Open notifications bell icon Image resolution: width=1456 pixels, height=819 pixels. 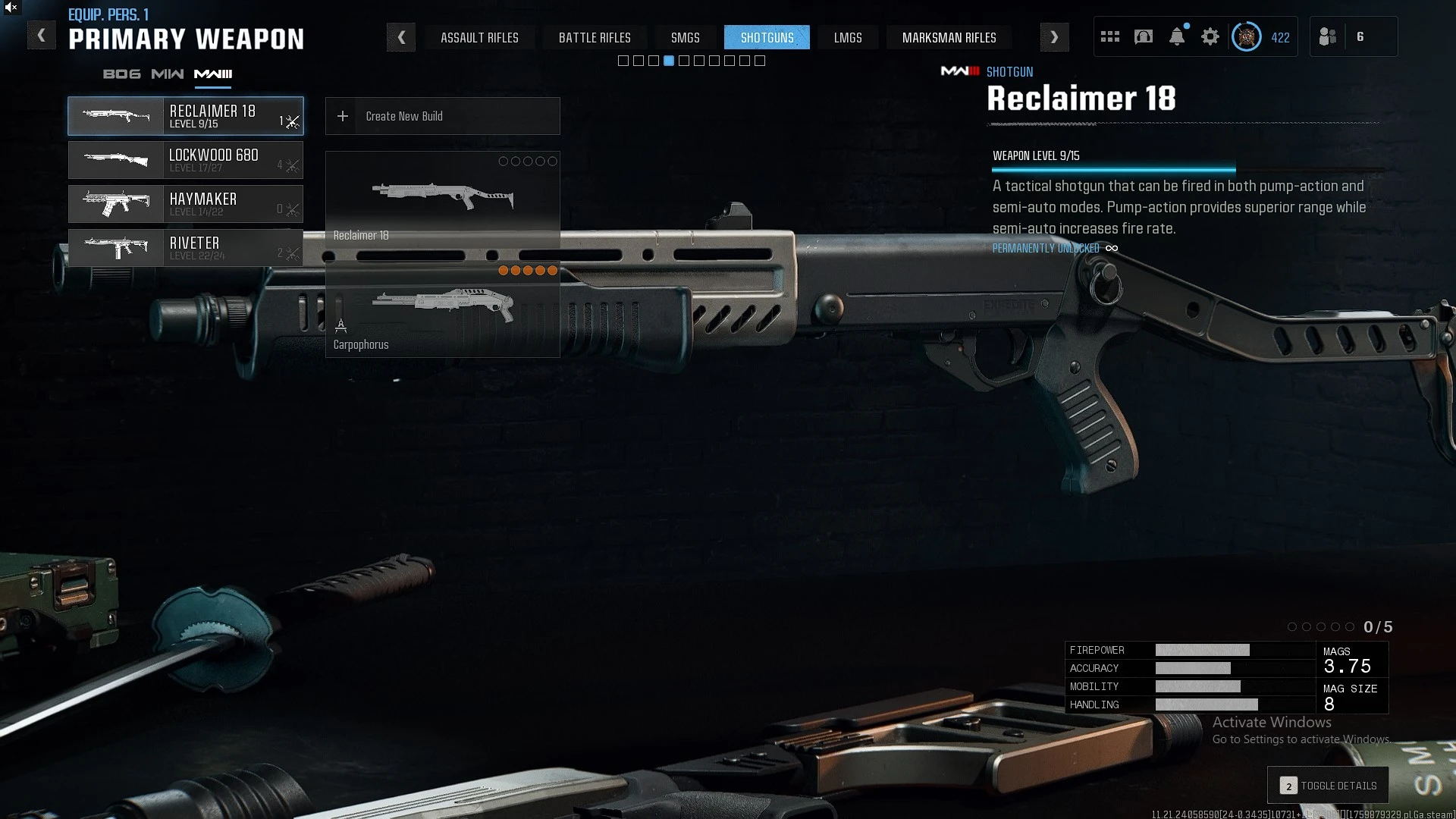[x=1177, y=36]
